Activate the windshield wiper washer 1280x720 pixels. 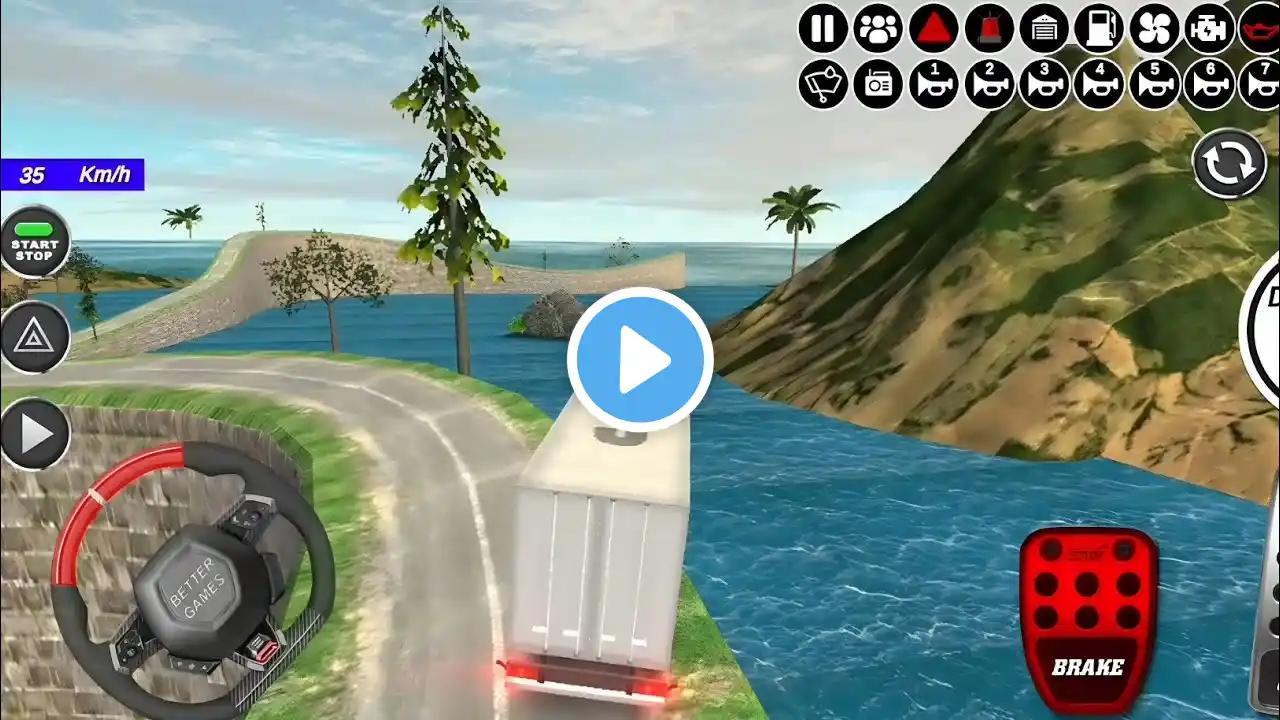point(823,84)
